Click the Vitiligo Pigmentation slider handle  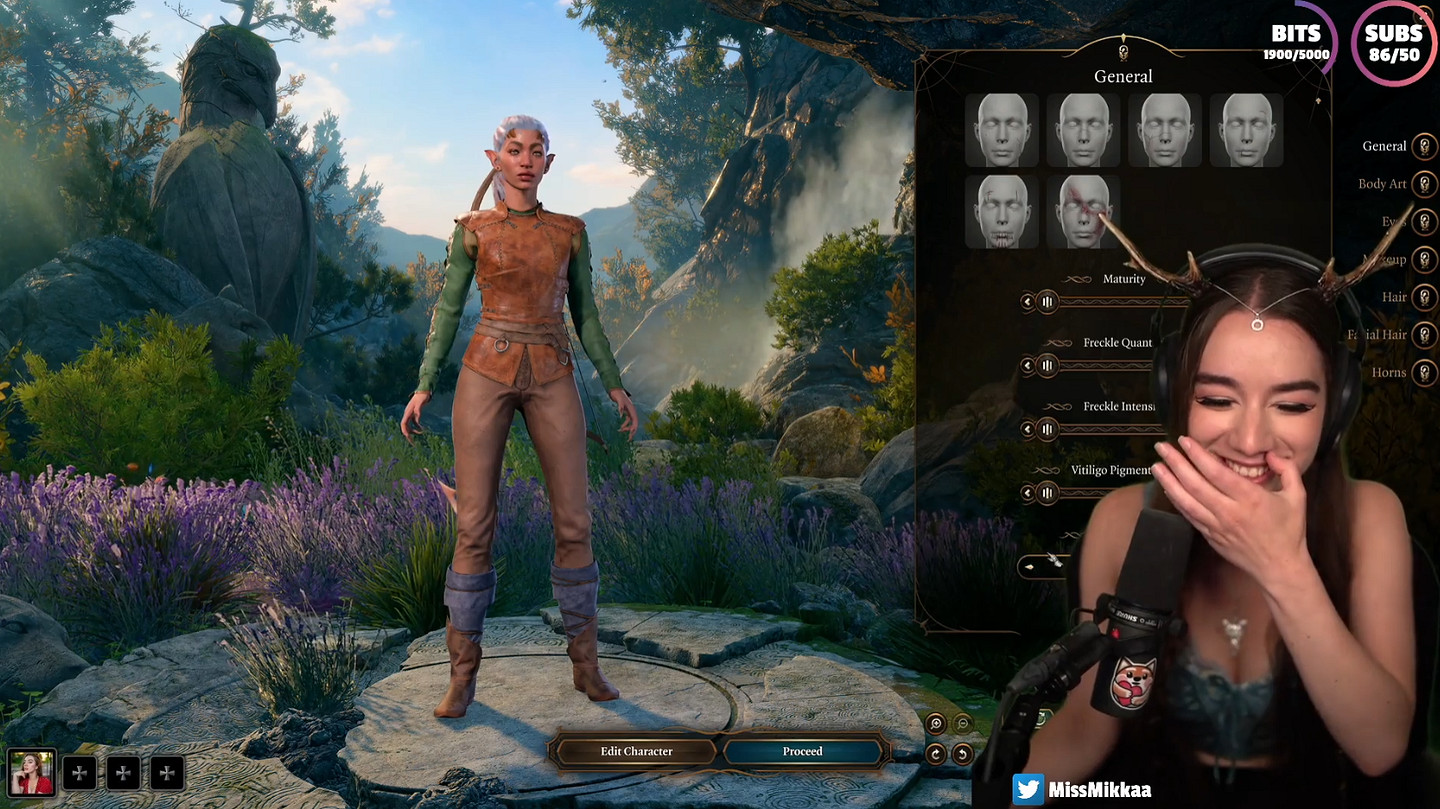pos(1047,492)
